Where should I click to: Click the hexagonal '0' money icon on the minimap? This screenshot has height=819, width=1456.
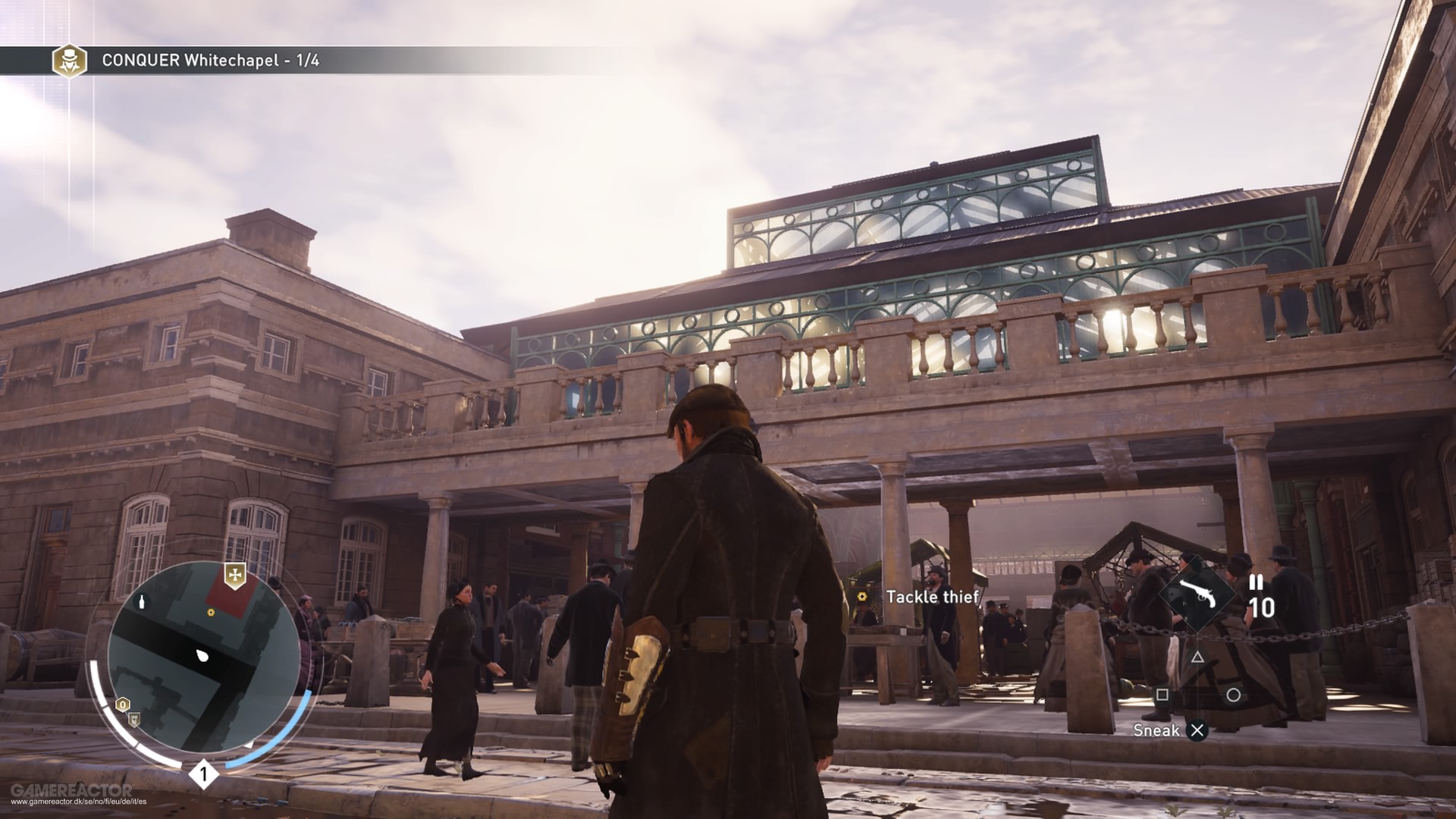click(x=122, y=704)
